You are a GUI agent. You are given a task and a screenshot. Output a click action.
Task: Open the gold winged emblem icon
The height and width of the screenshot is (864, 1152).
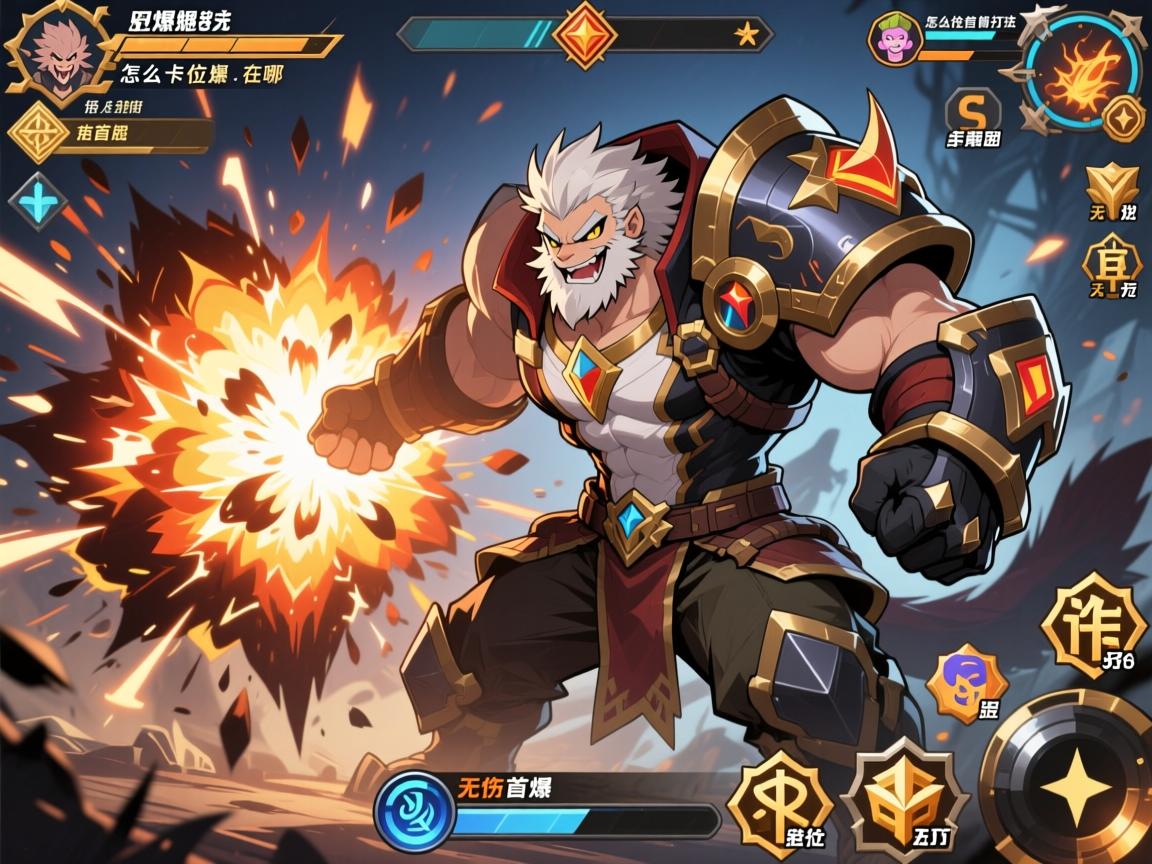(1110, 186)
